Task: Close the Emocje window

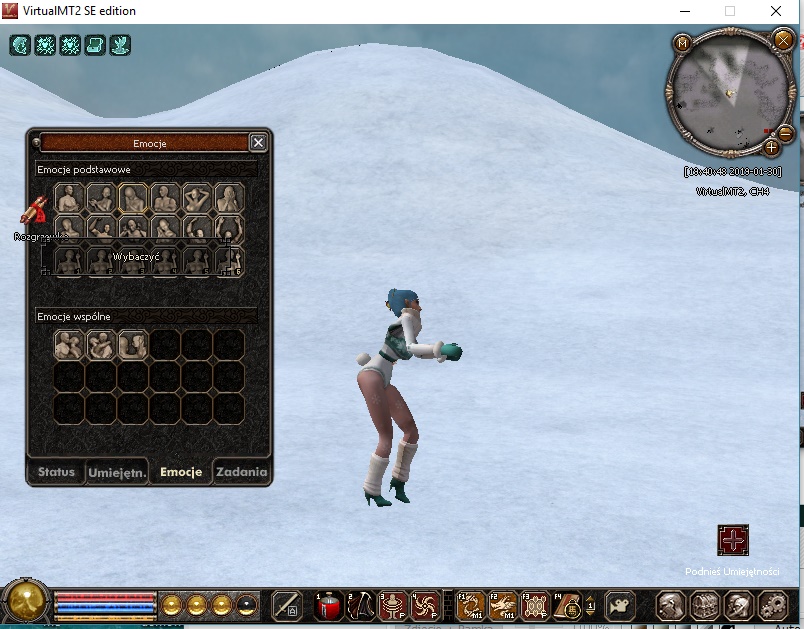Action: pos(258,143)
